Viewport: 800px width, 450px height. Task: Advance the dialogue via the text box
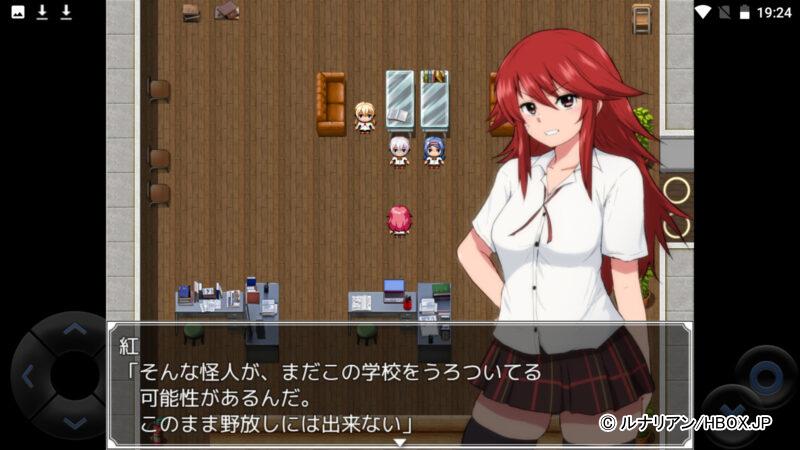point(398,385)
